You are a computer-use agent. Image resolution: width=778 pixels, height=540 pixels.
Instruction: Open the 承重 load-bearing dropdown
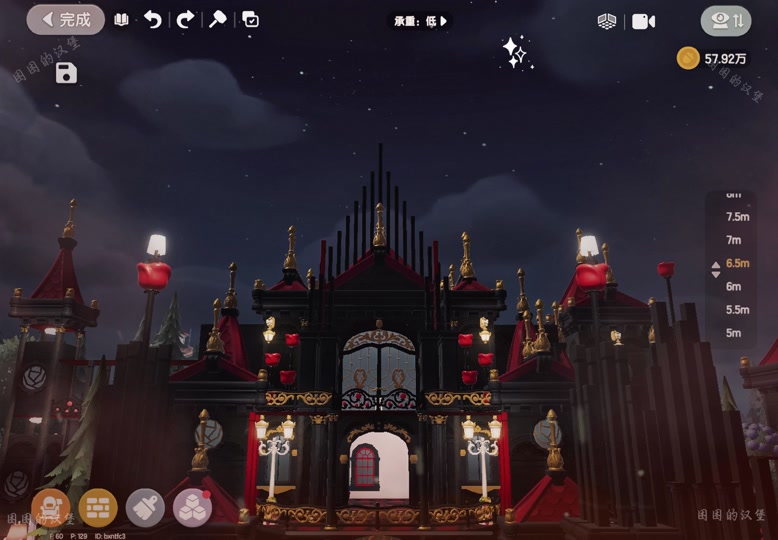(x=419, y=21)
